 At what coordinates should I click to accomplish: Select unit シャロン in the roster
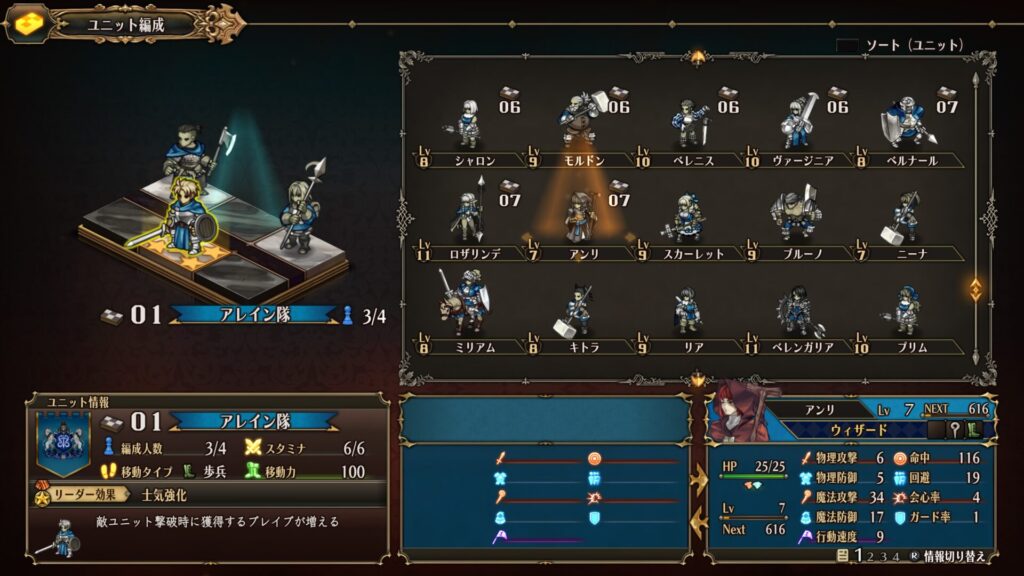(470, 125)
